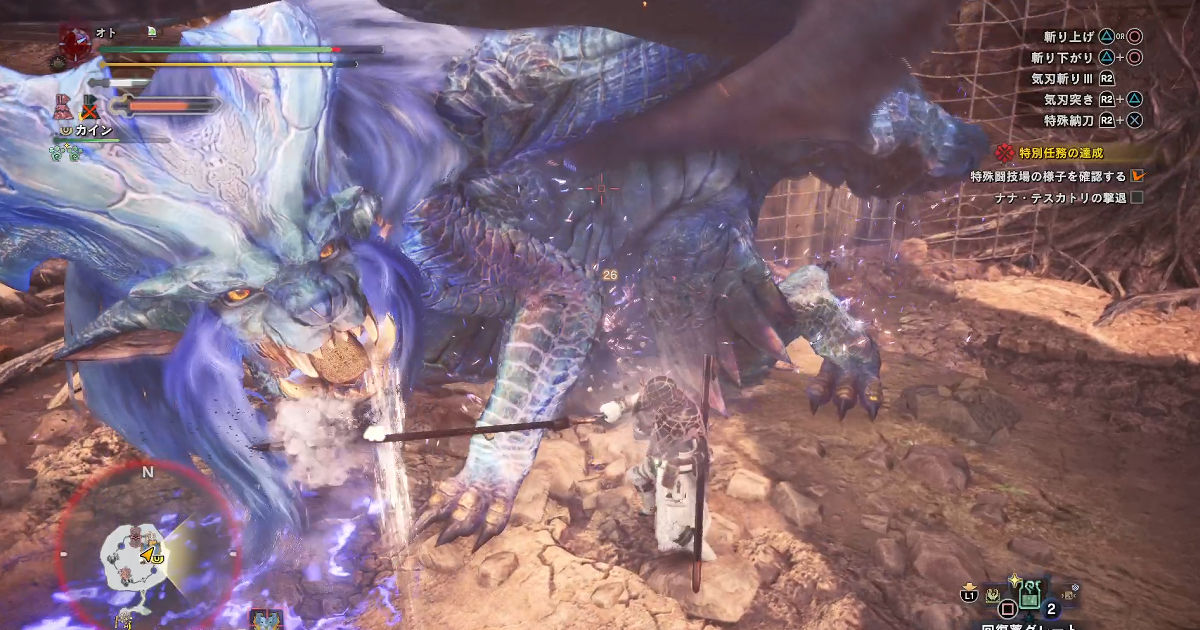This screenshot has height=630, width=1200.
Task: Click the player name オト
Action: tap(106, 33)
